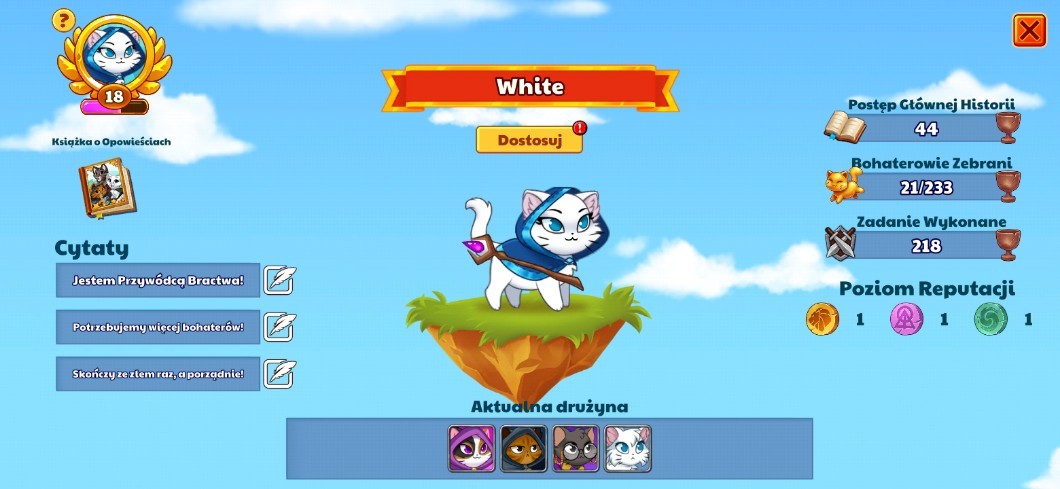1060x489 pixels.
Task: Select the pink tree reputation emblem
Action: [x=906, y=320]
